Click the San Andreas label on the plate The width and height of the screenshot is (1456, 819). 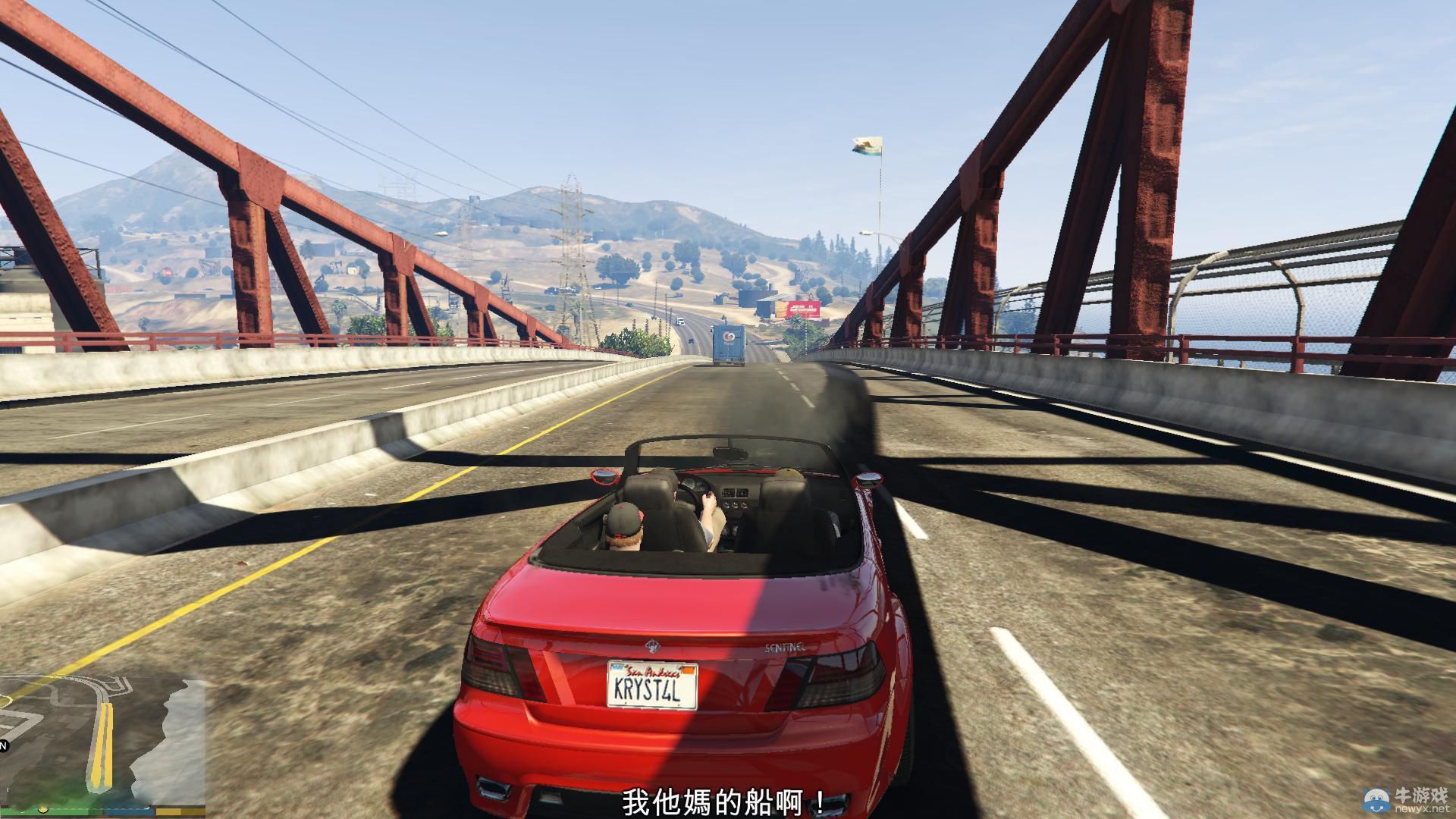[x=654, y=673]
